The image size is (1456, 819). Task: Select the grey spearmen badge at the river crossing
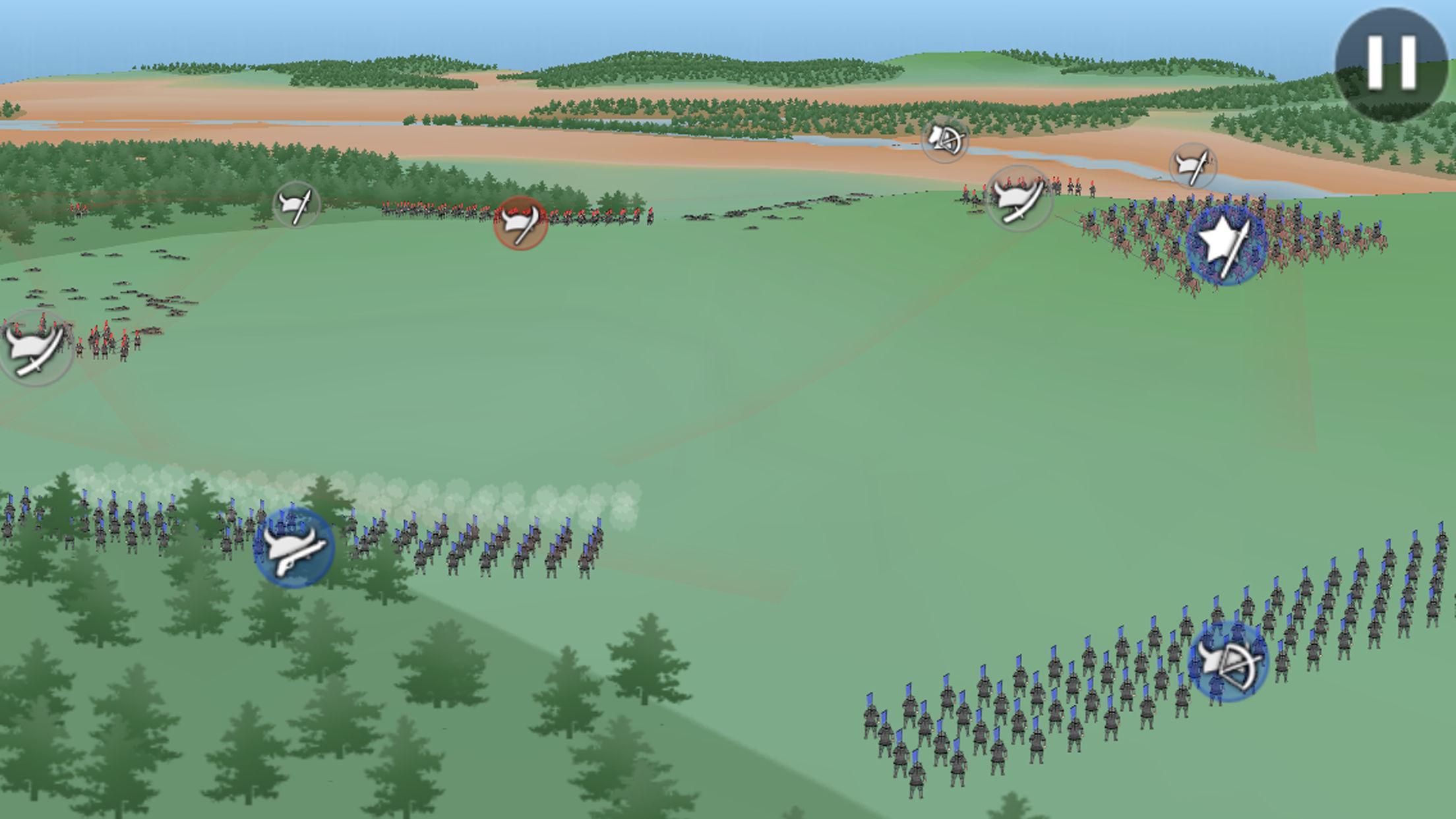point(1193,166)
